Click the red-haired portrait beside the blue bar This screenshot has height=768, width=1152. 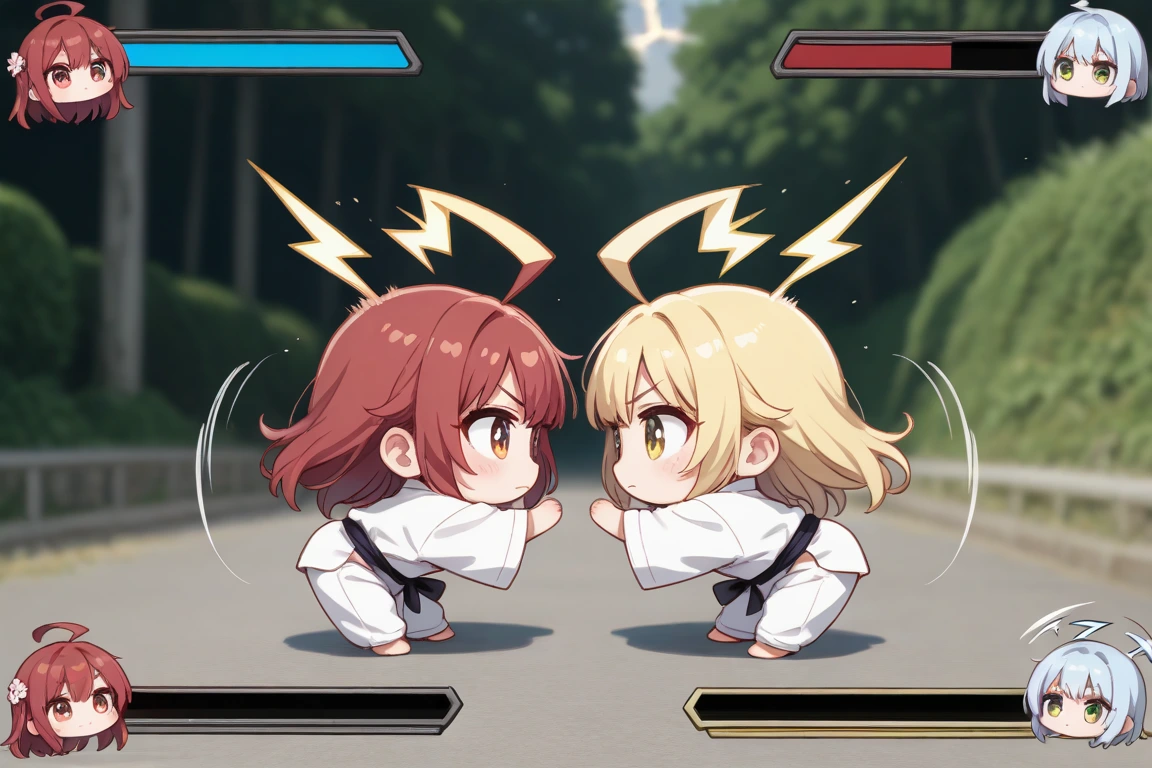70,68
